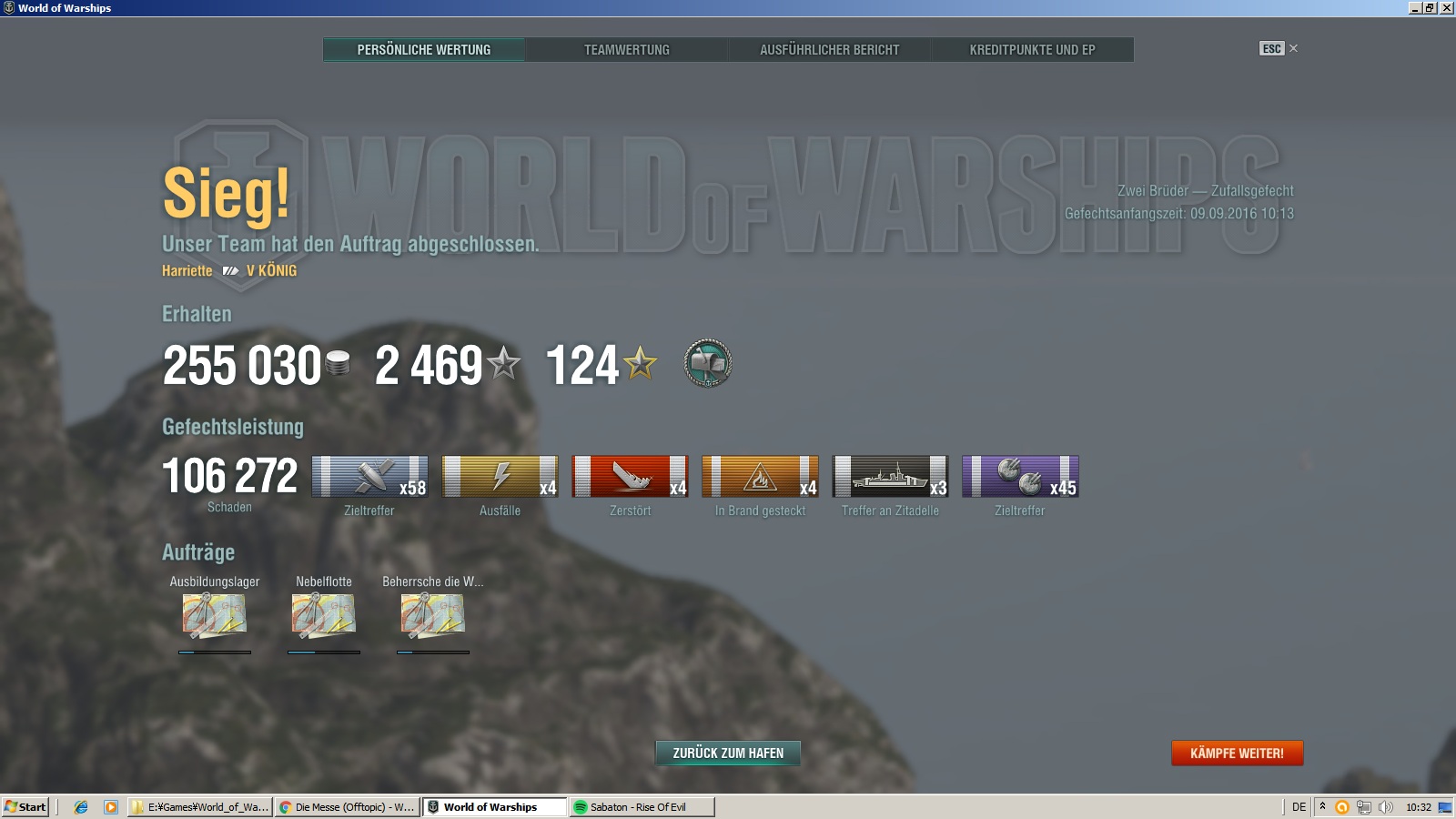Image resolution: width=1456 pixels, height=819 pixels.
Task: Open the Ausführlicher Bericht tab
Action: pos(829,50)
